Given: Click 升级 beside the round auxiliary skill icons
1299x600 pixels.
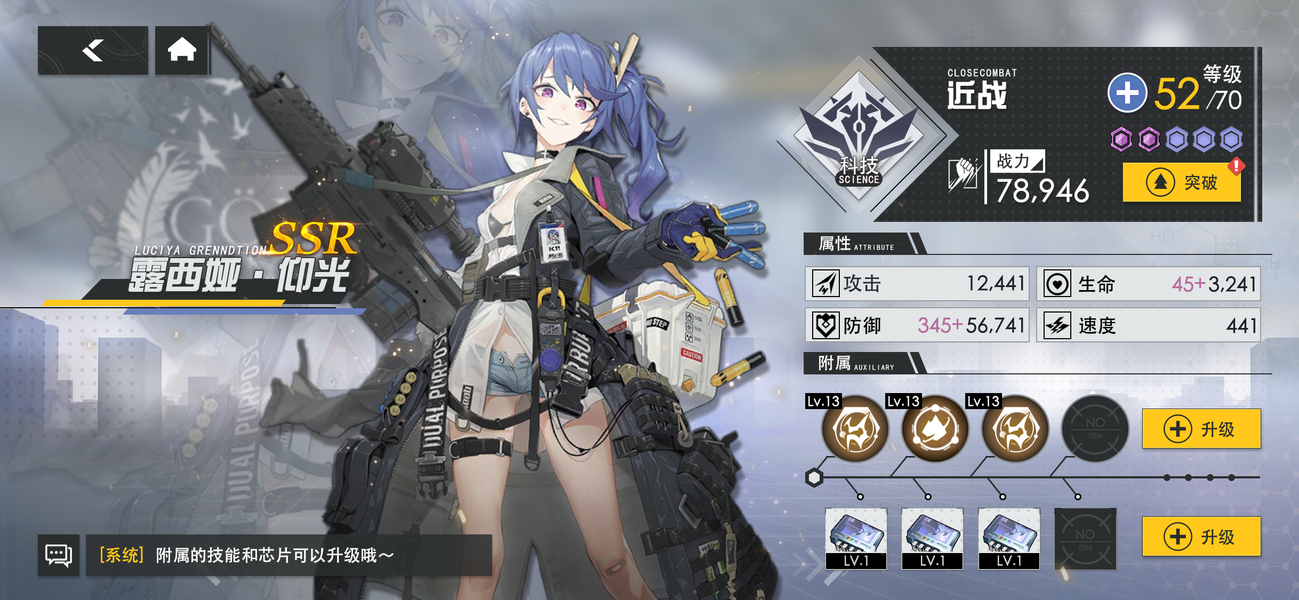Looking at the screenshot, I should (1200, 429).
